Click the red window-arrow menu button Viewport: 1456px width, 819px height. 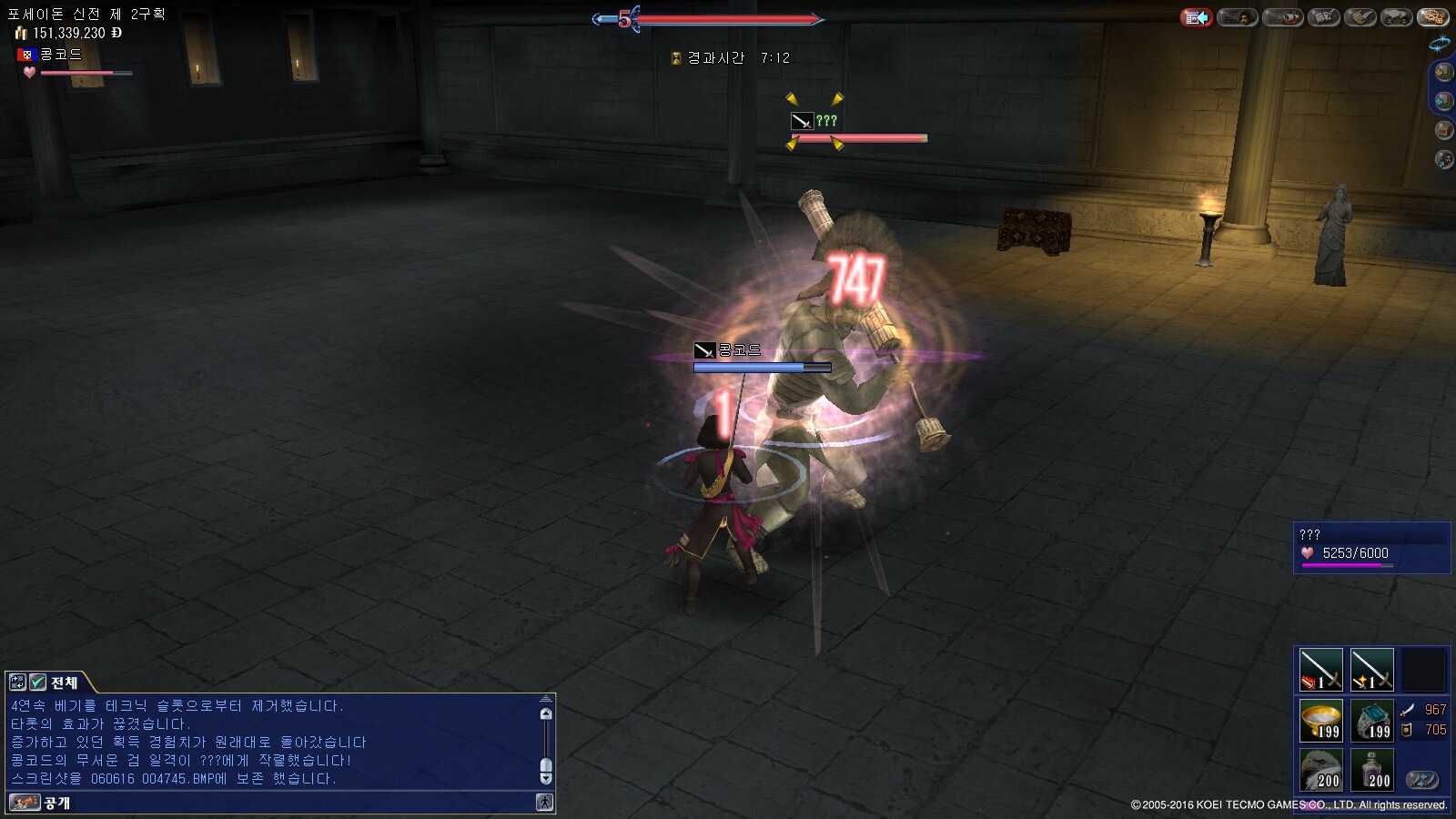[x=1196, y=17]
